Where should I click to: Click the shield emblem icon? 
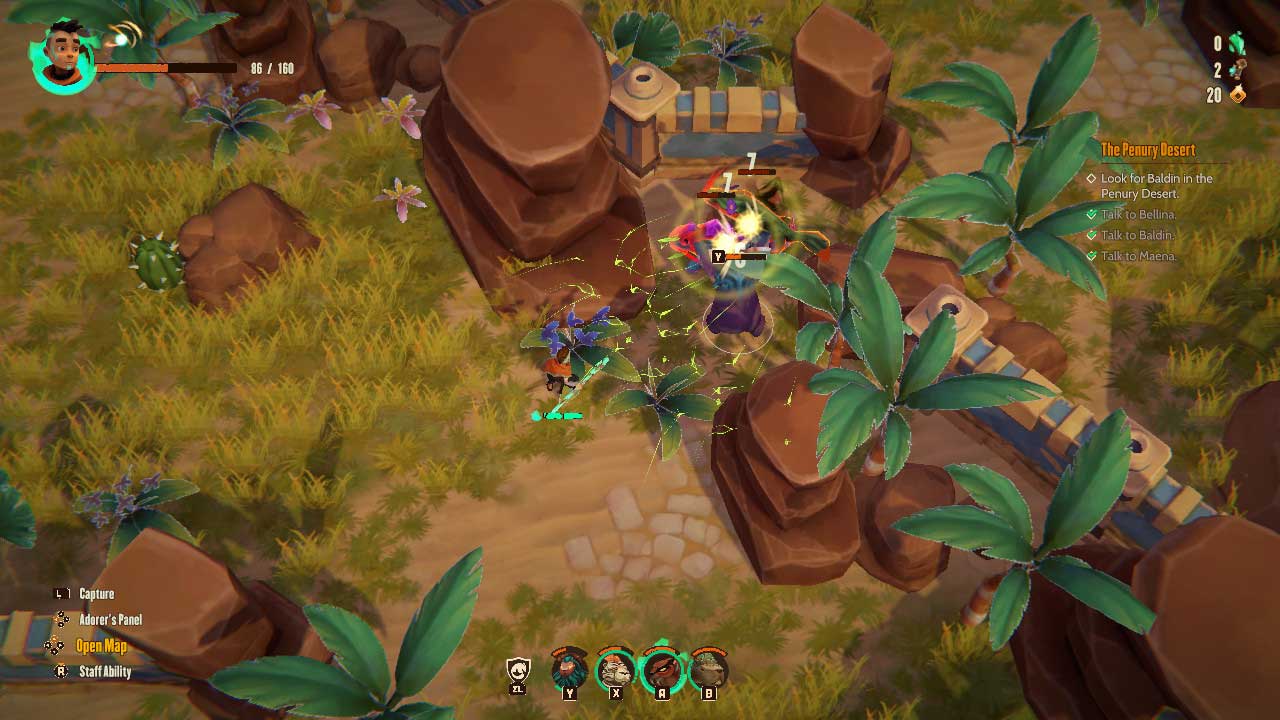click(518, 670)
